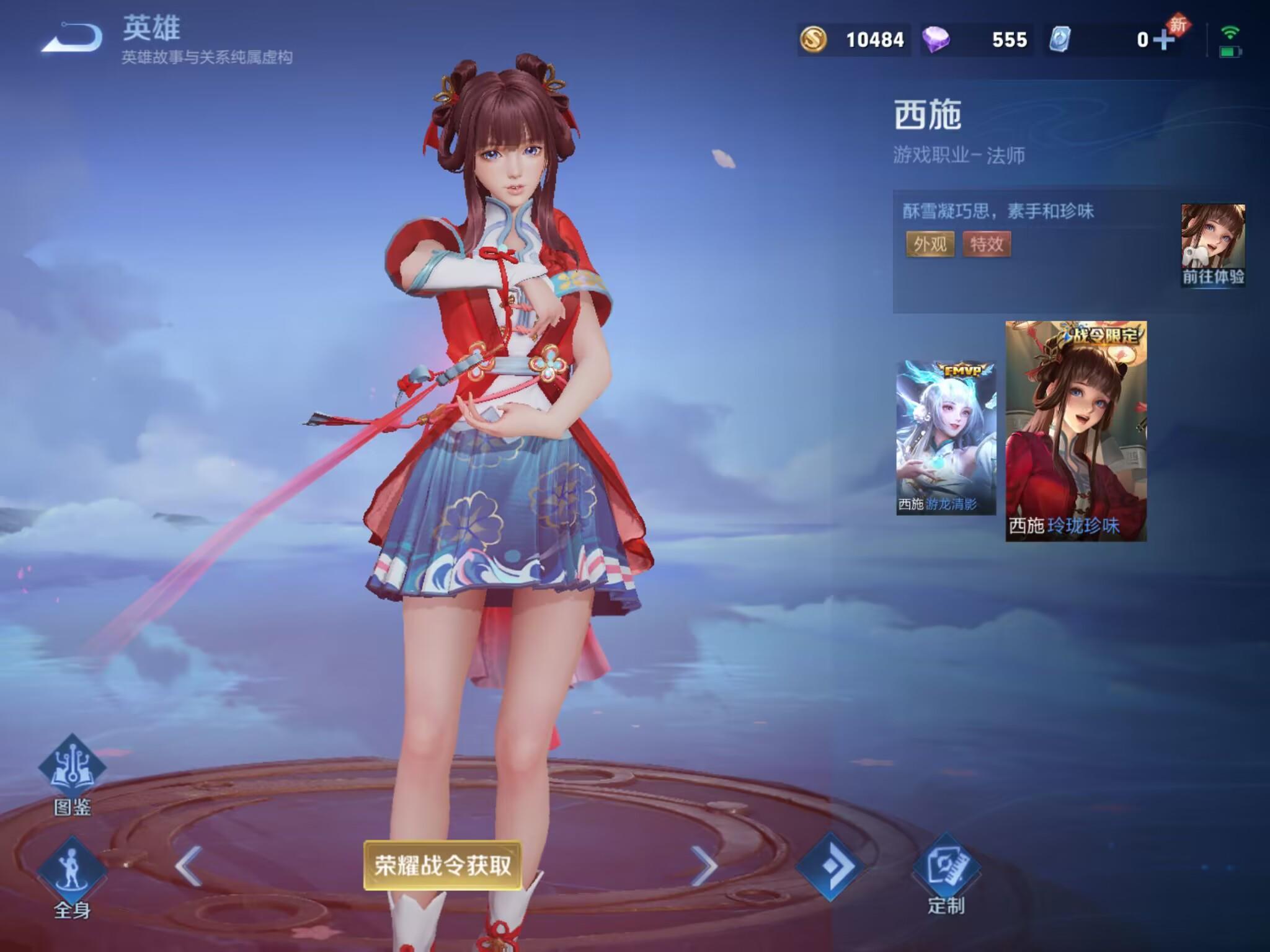Select the 游龙清影 skin card
The image size is (1270, 952).
tap(946, 438)
